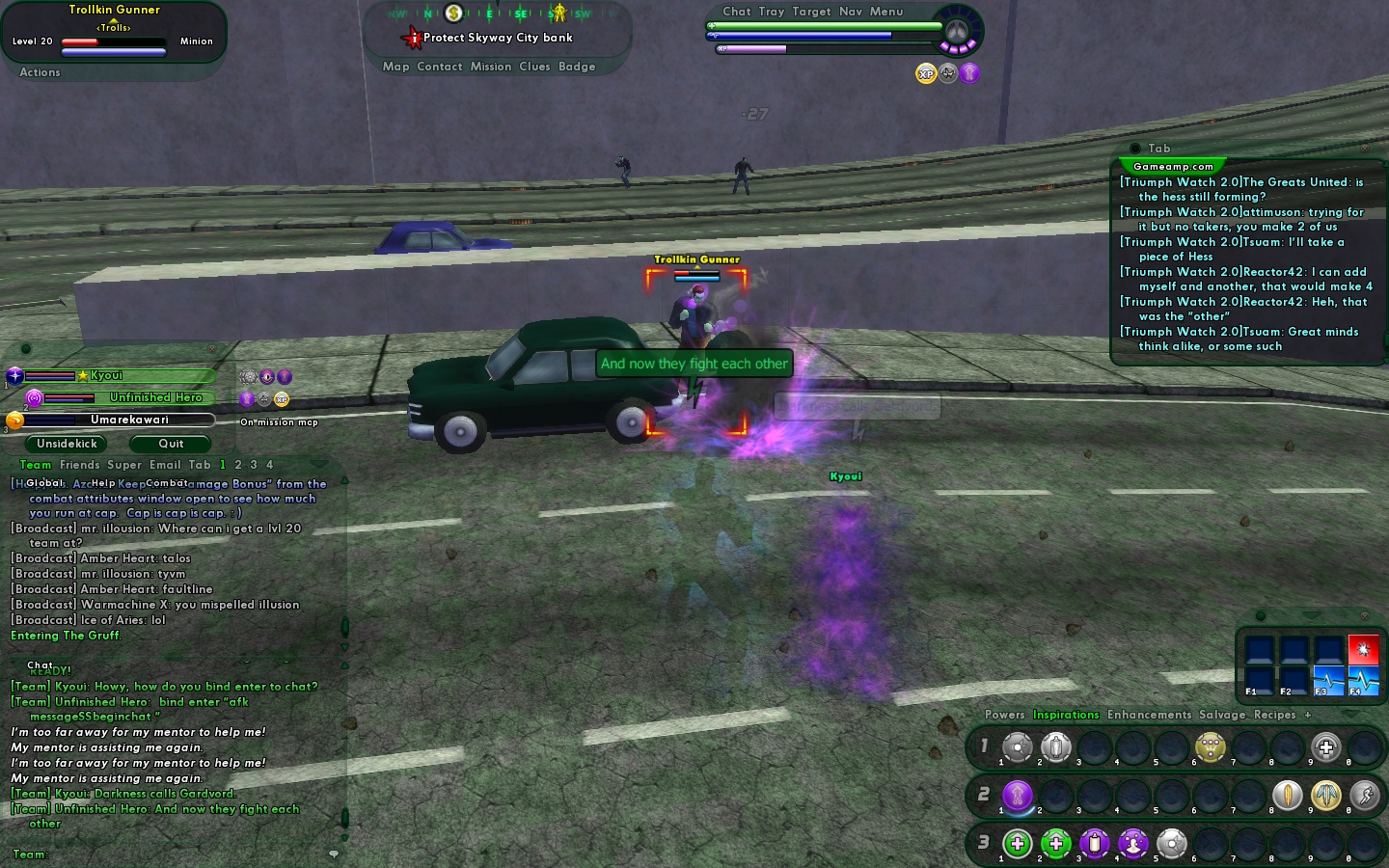Open the main Menu
This screenshot has width=1389, height=868.
(886, 12)
